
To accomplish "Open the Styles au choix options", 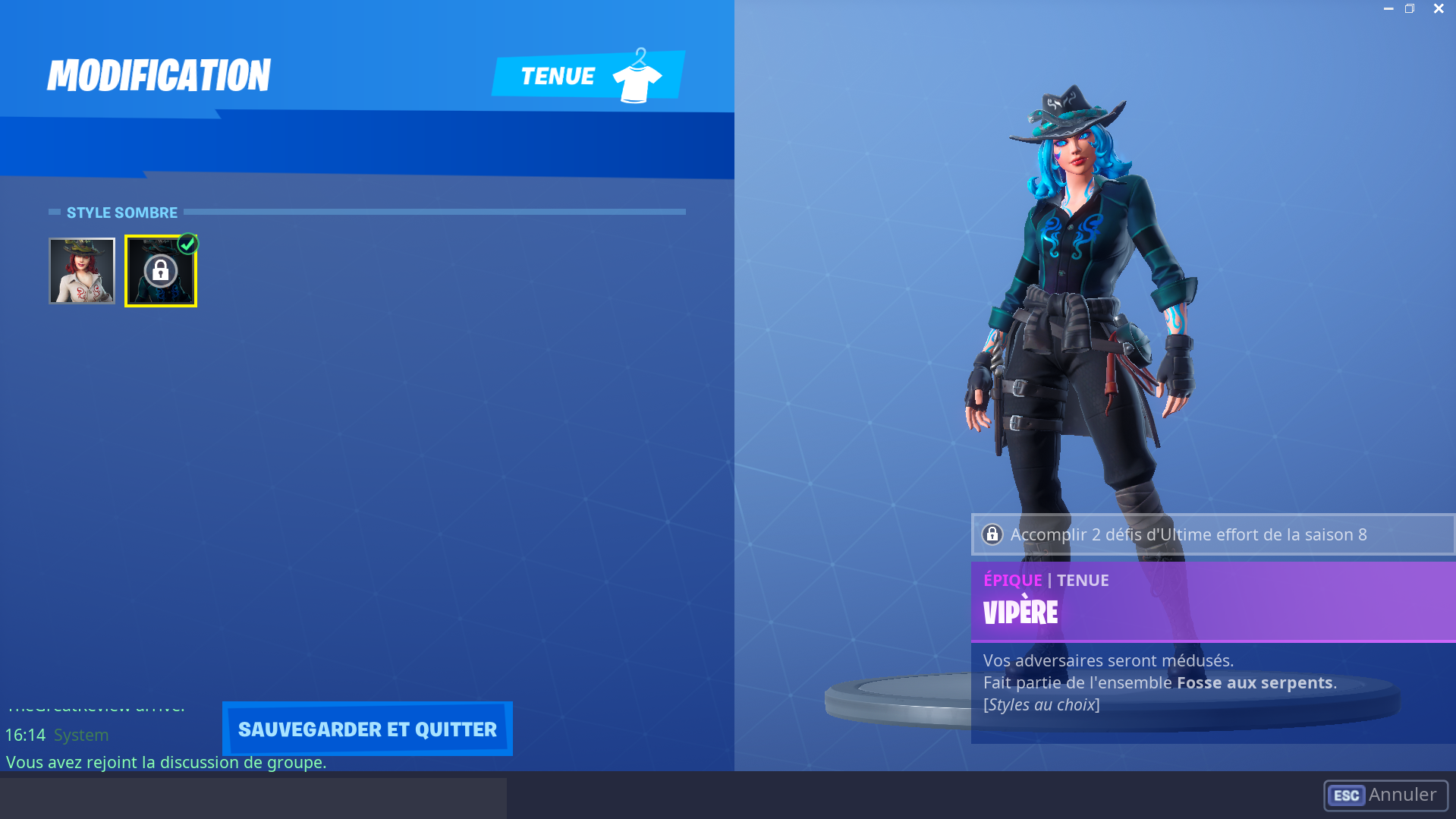I will pos(1042,704).
